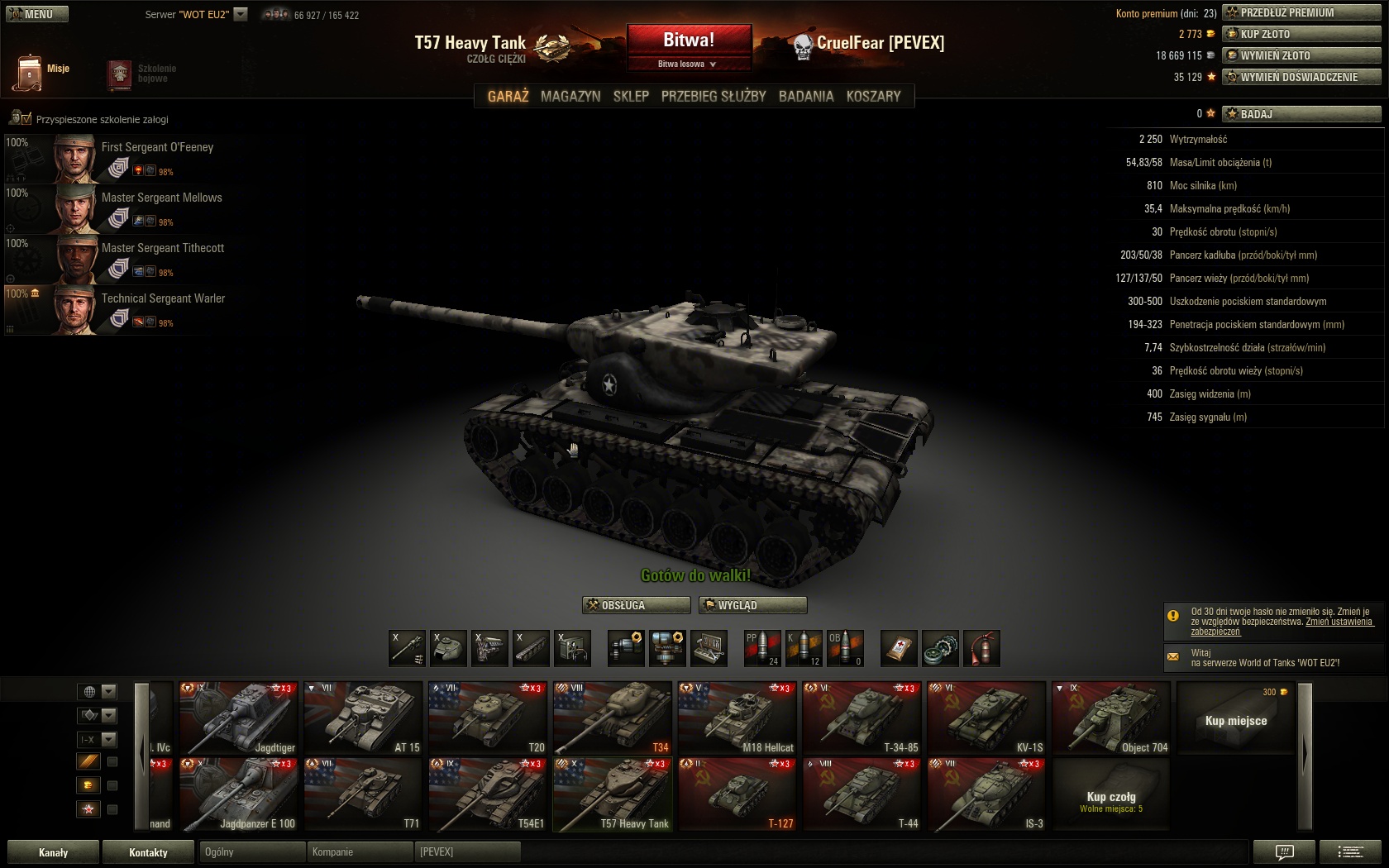Open PRZEBIEG SŁUŻBY tab

click(x=714, y=96)
